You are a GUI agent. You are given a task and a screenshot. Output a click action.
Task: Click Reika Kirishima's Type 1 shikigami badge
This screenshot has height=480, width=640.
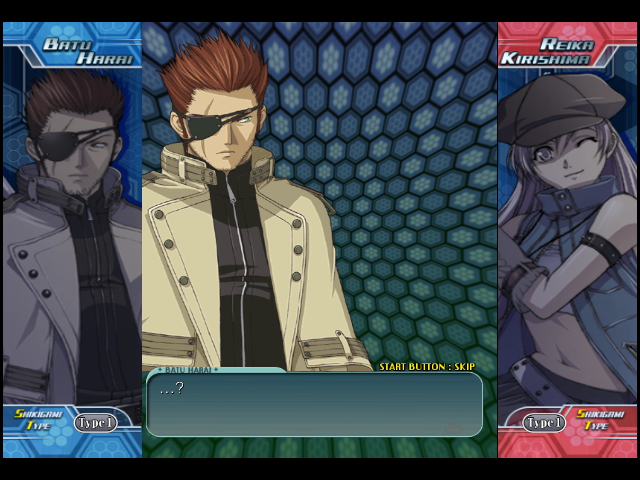[544, 422]
